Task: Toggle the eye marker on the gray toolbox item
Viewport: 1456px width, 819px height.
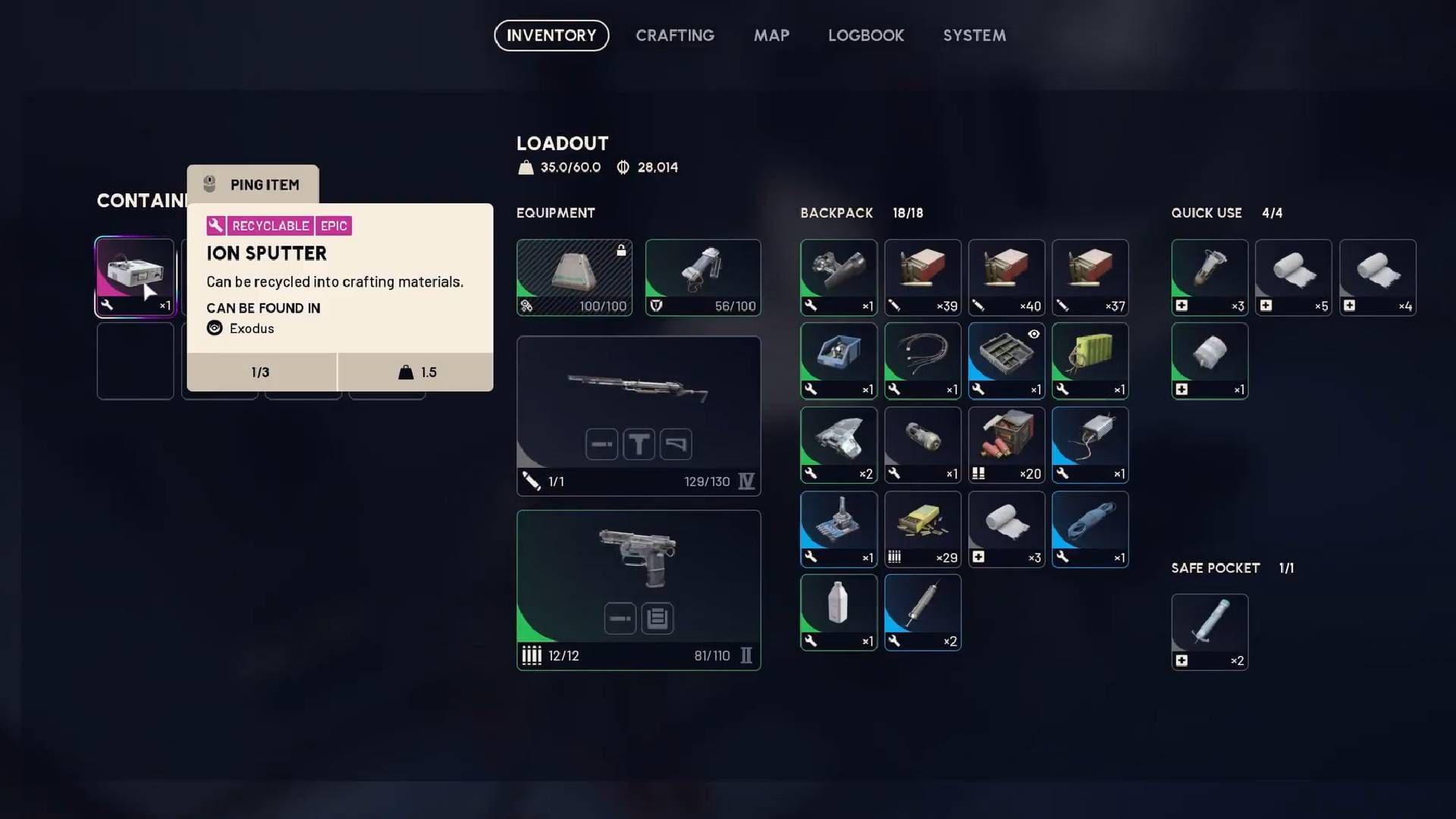Action: coord(1033,334)
